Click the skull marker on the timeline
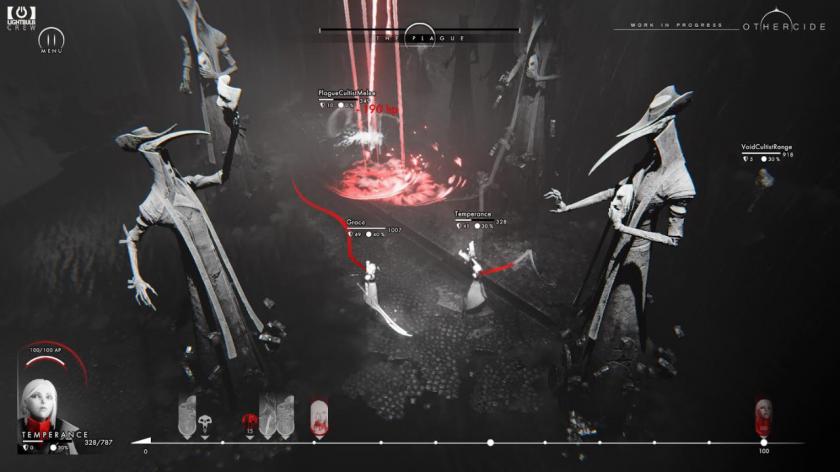The height and width of the screenshot is (472, 840). coord(206,422)
